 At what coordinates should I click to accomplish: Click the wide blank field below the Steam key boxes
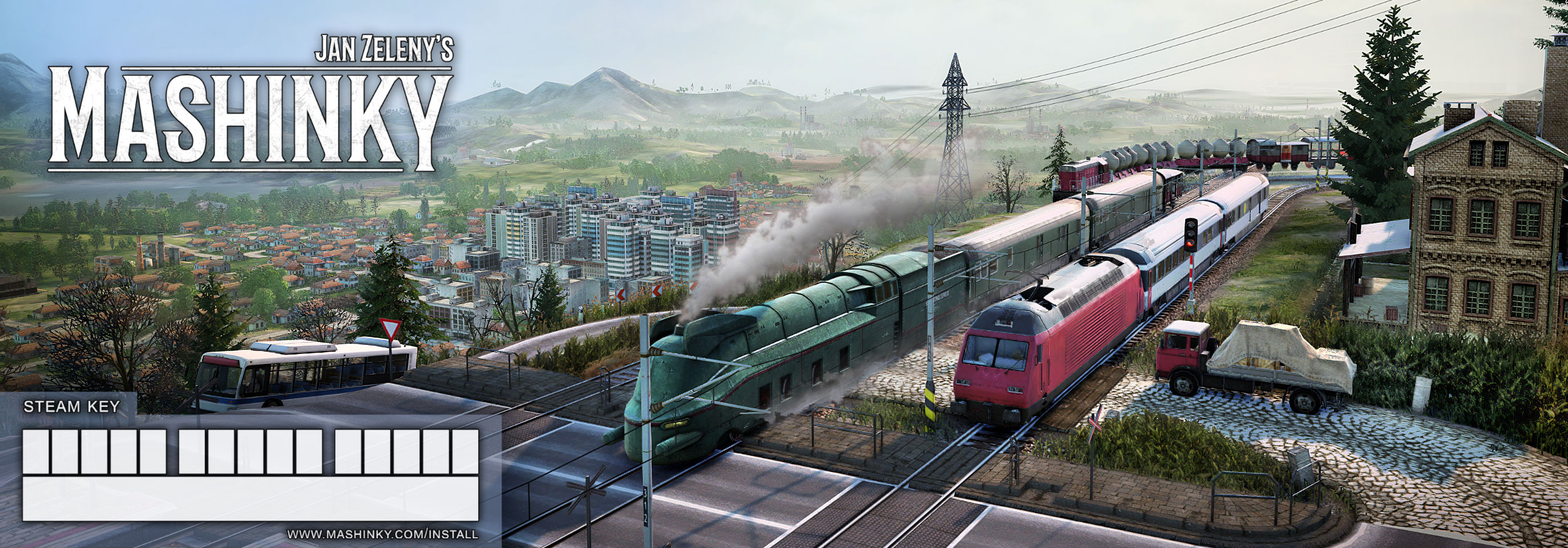[250, 499]
